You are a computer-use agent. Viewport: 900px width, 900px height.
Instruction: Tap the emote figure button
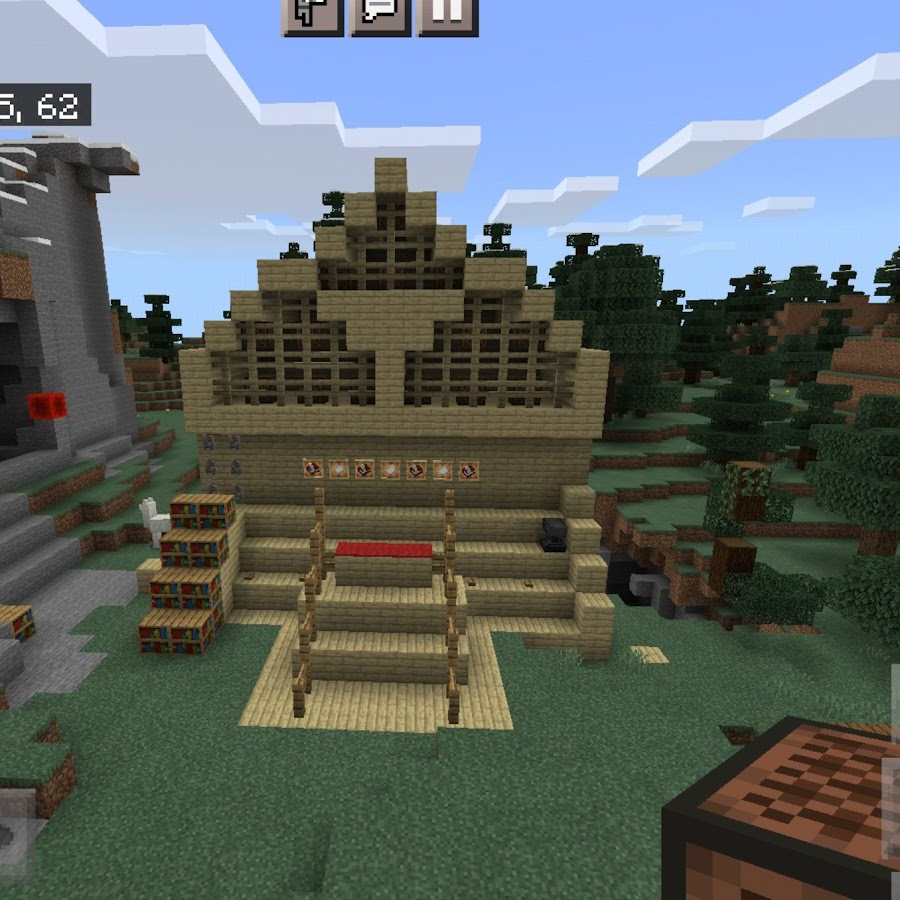pos(313,14)
